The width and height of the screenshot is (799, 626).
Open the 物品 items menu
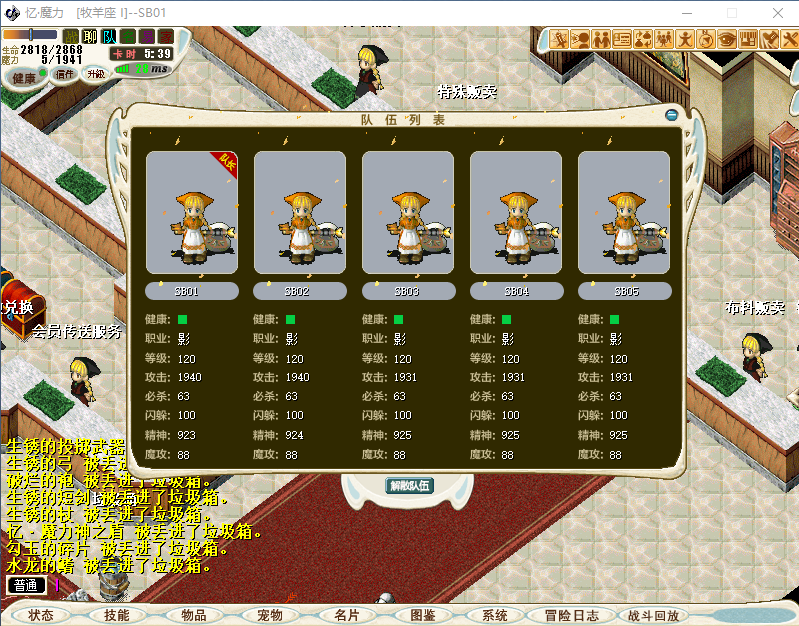[193, 615]
